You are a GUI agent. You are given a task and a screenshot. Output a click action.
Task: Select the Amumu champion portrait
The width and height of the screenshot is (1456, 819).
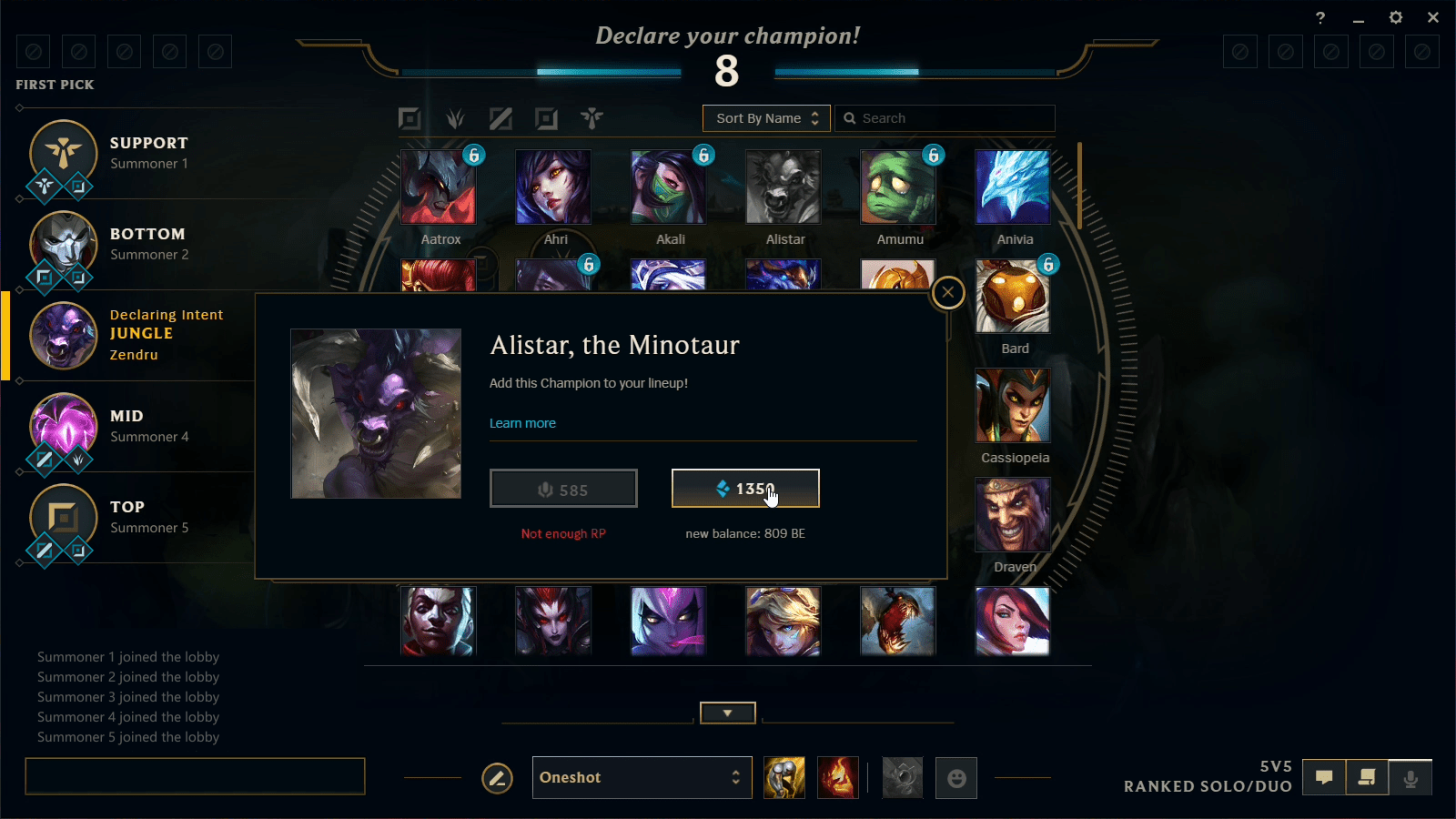[898, 186]
